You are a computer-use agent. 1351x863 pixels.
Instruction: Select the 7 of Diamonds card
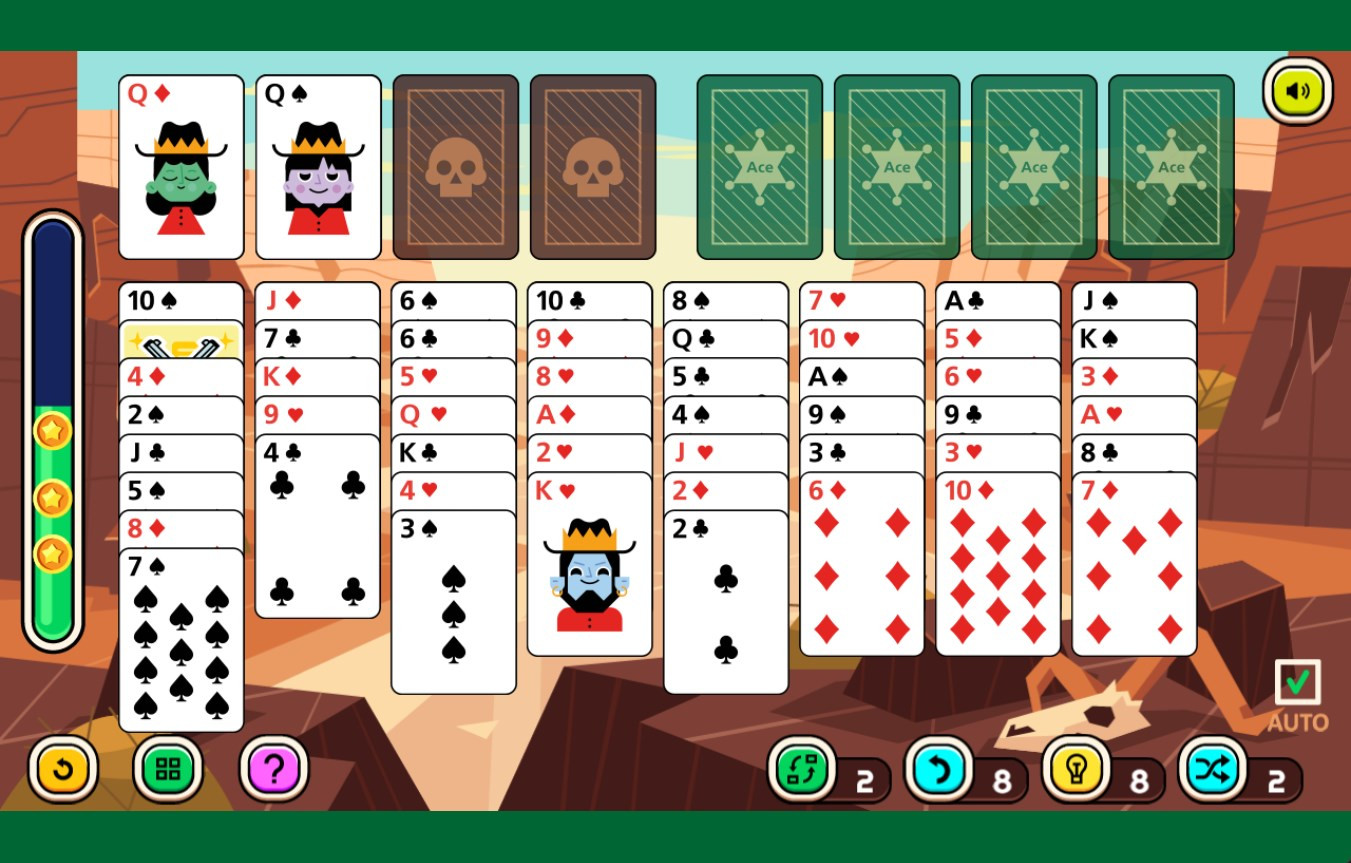pyautogui.click(x=1134, y=565)
